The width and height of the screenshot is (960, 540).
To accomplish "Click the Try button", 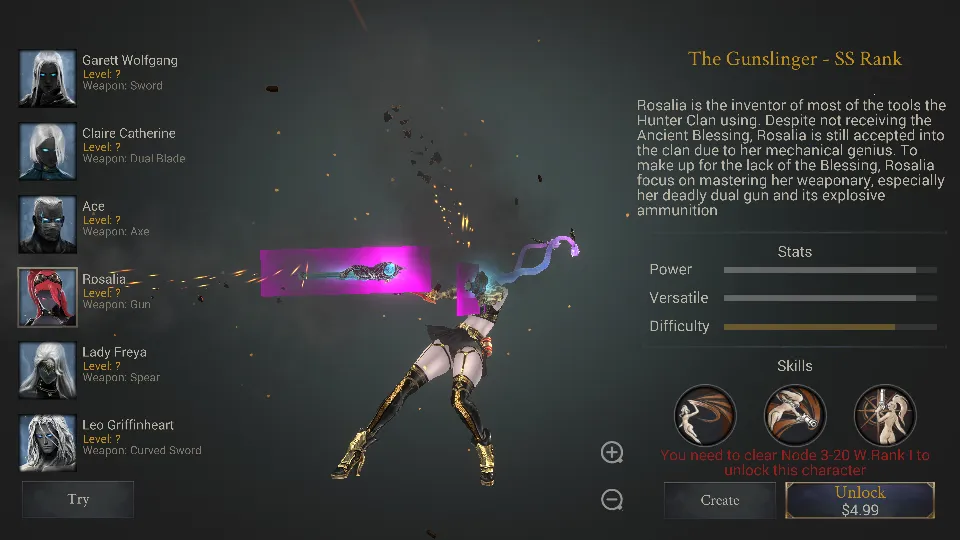I will (78, 500).
